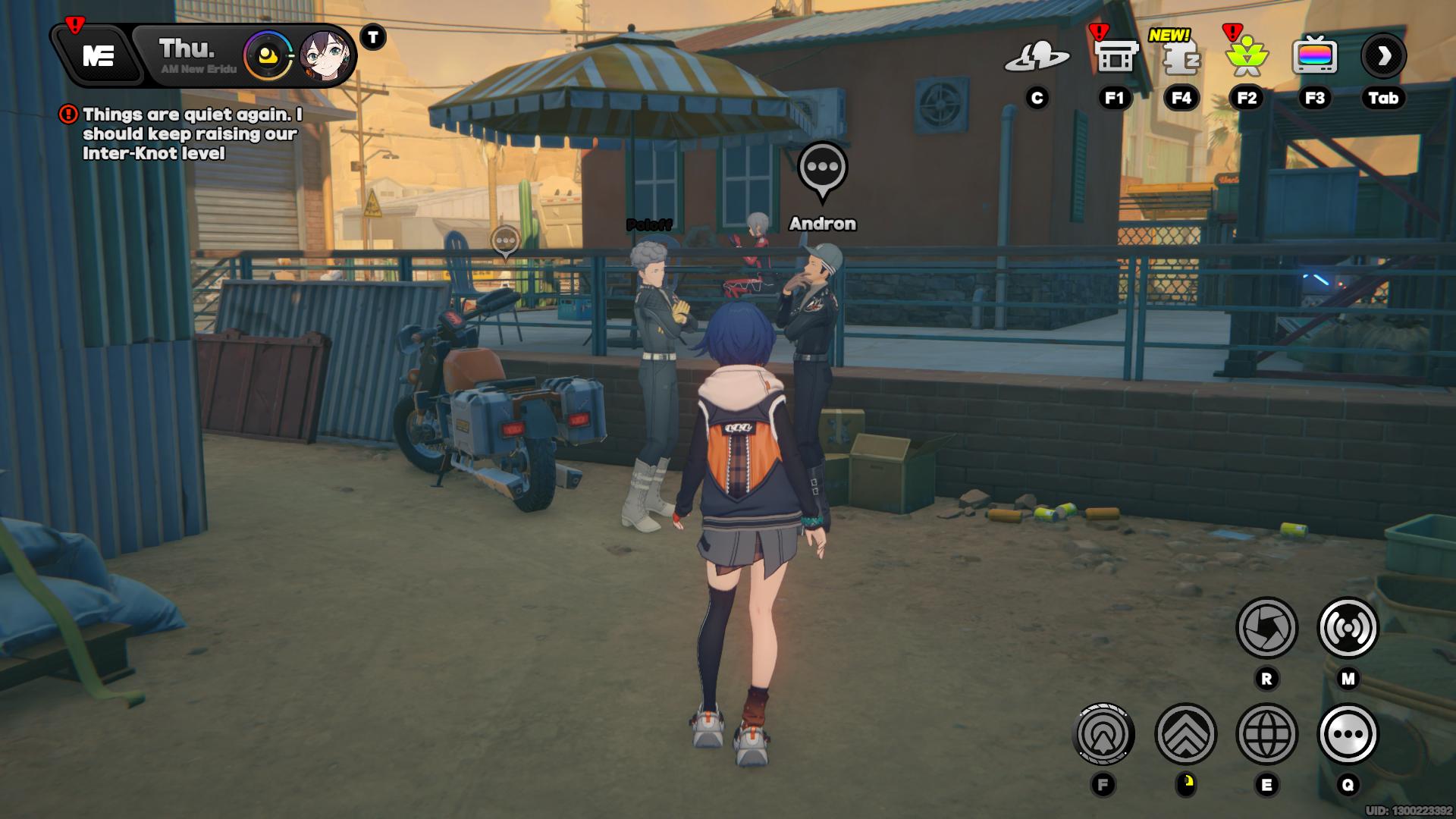Activate the target-arrow circular button

[x=1103, y=734]
